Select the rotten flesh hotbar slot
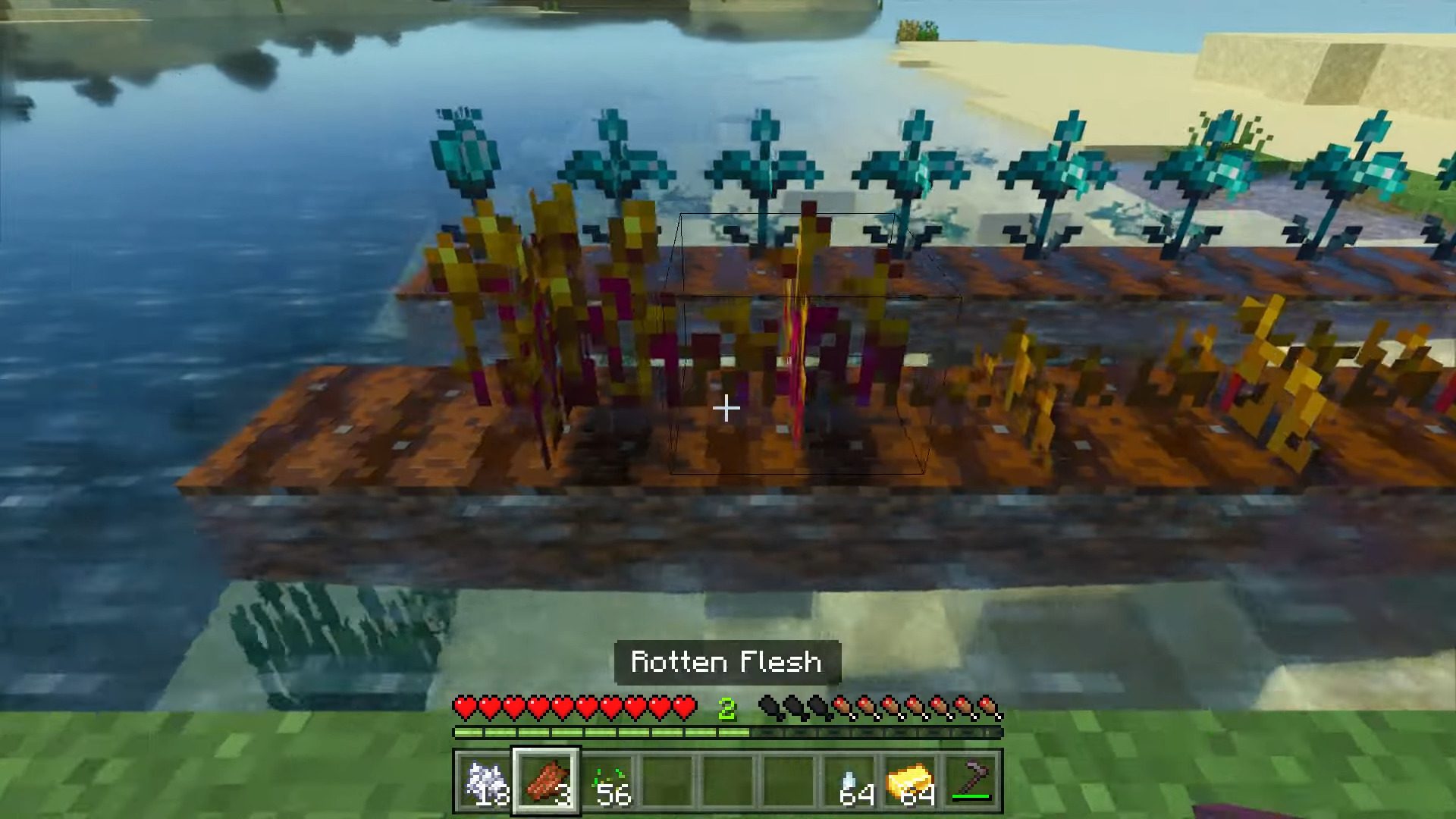1456x819 pixels. [548, 781]
